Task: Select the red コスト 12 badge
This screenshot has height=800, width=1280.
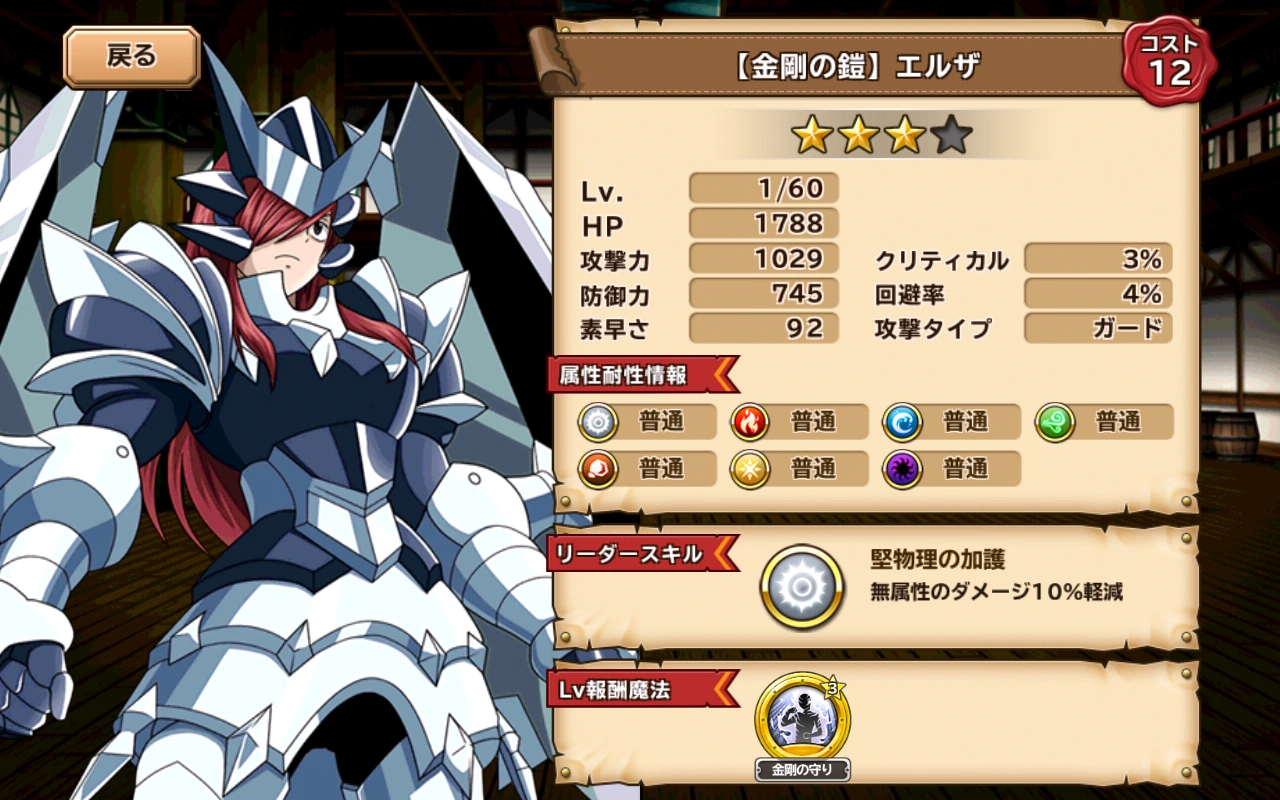Action: click(x=1168, y=60)
